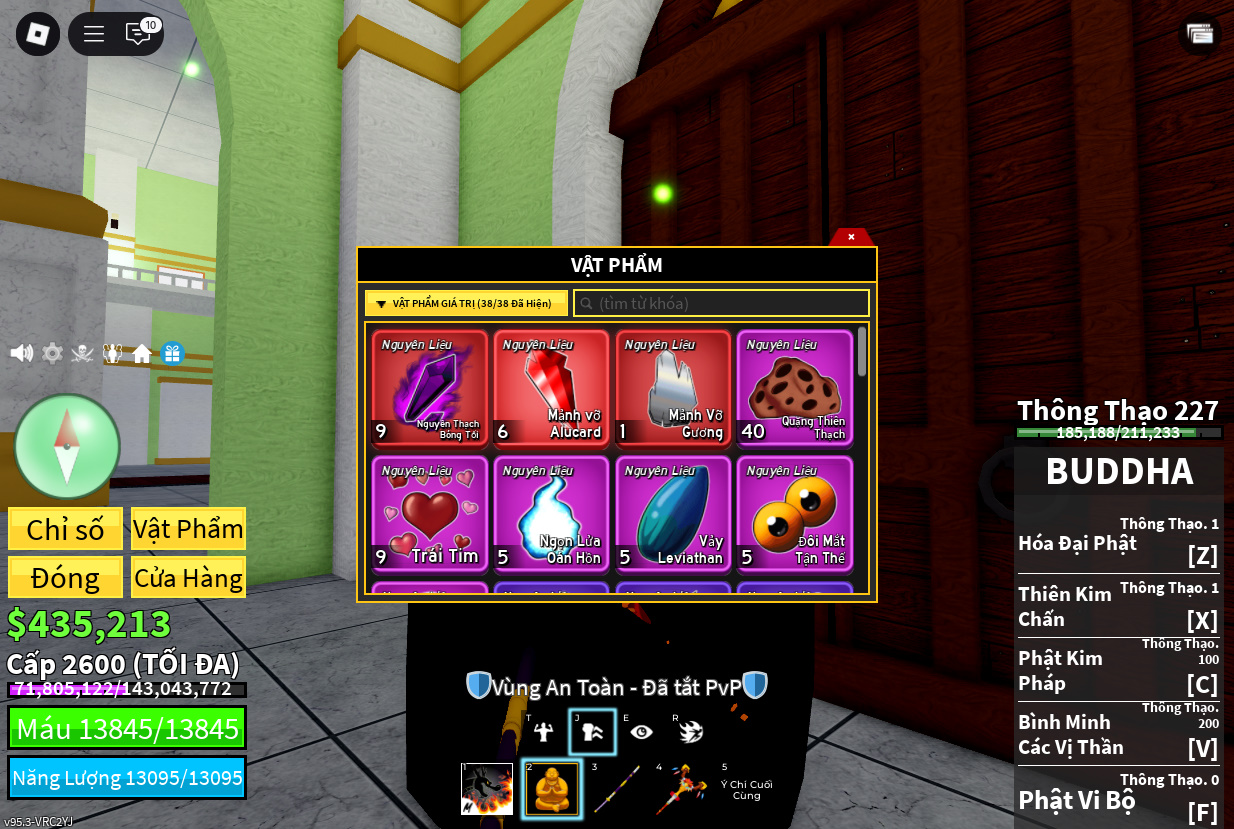Open the blue gift box icon

tap(173, 353)
